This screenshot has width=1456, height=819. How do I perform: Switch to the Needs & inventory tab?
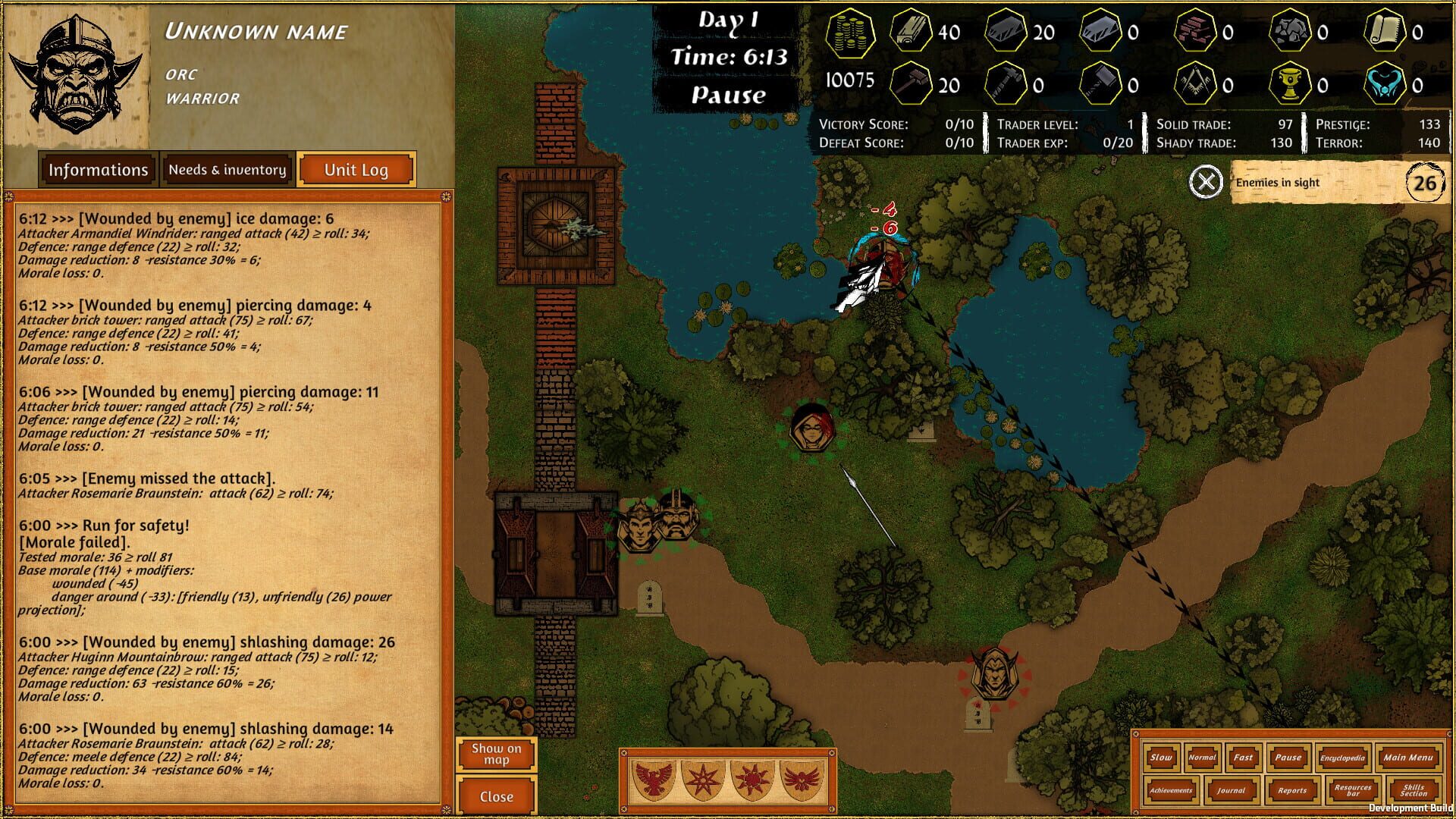click(x=226, y=169)
